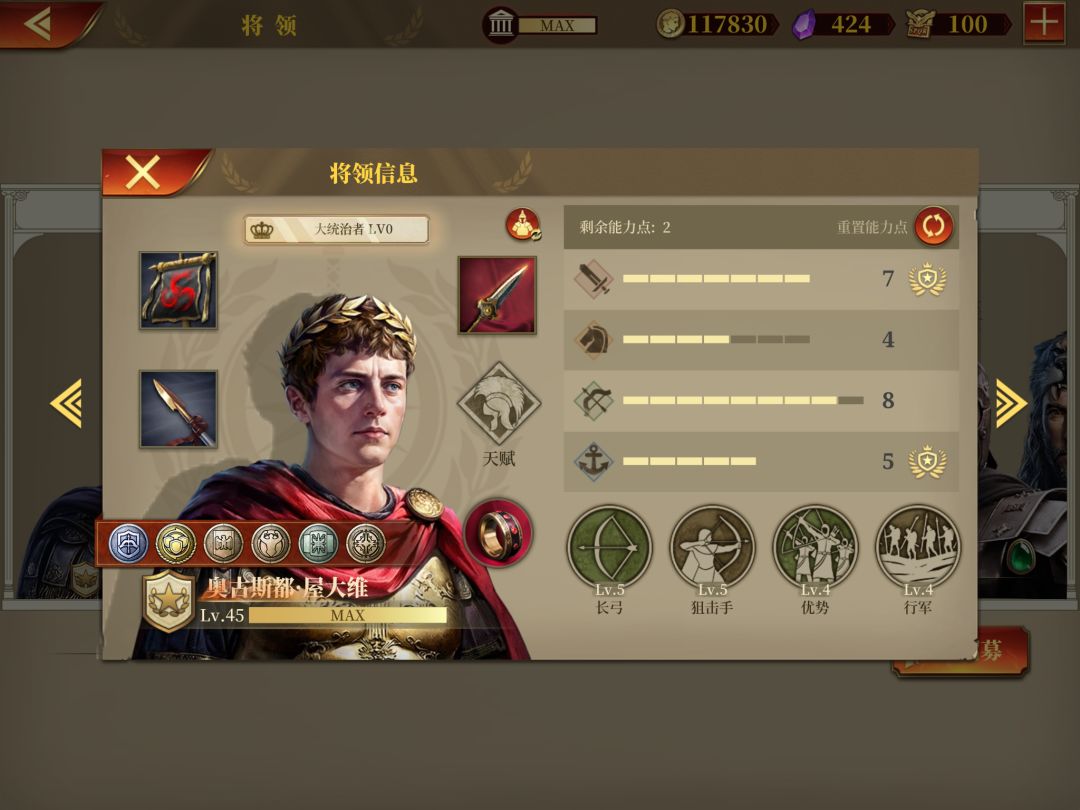Open the gold ring accessory slot
Screen dimensions: 1080x810
pos(498,533)
